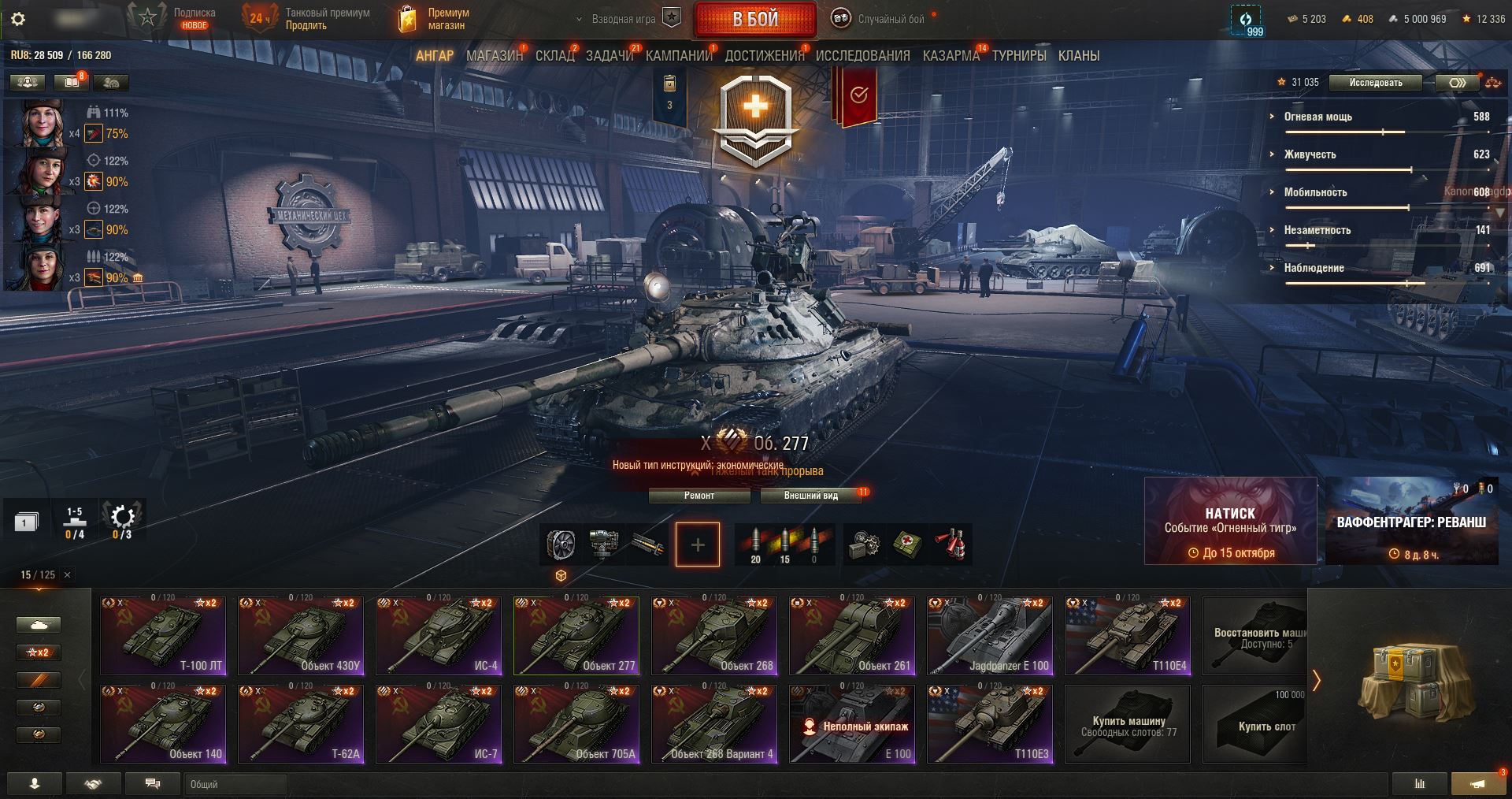Start battle with the В БОЙ button
The width and height of the screenshot is (1512, 799).
(755, 20)
